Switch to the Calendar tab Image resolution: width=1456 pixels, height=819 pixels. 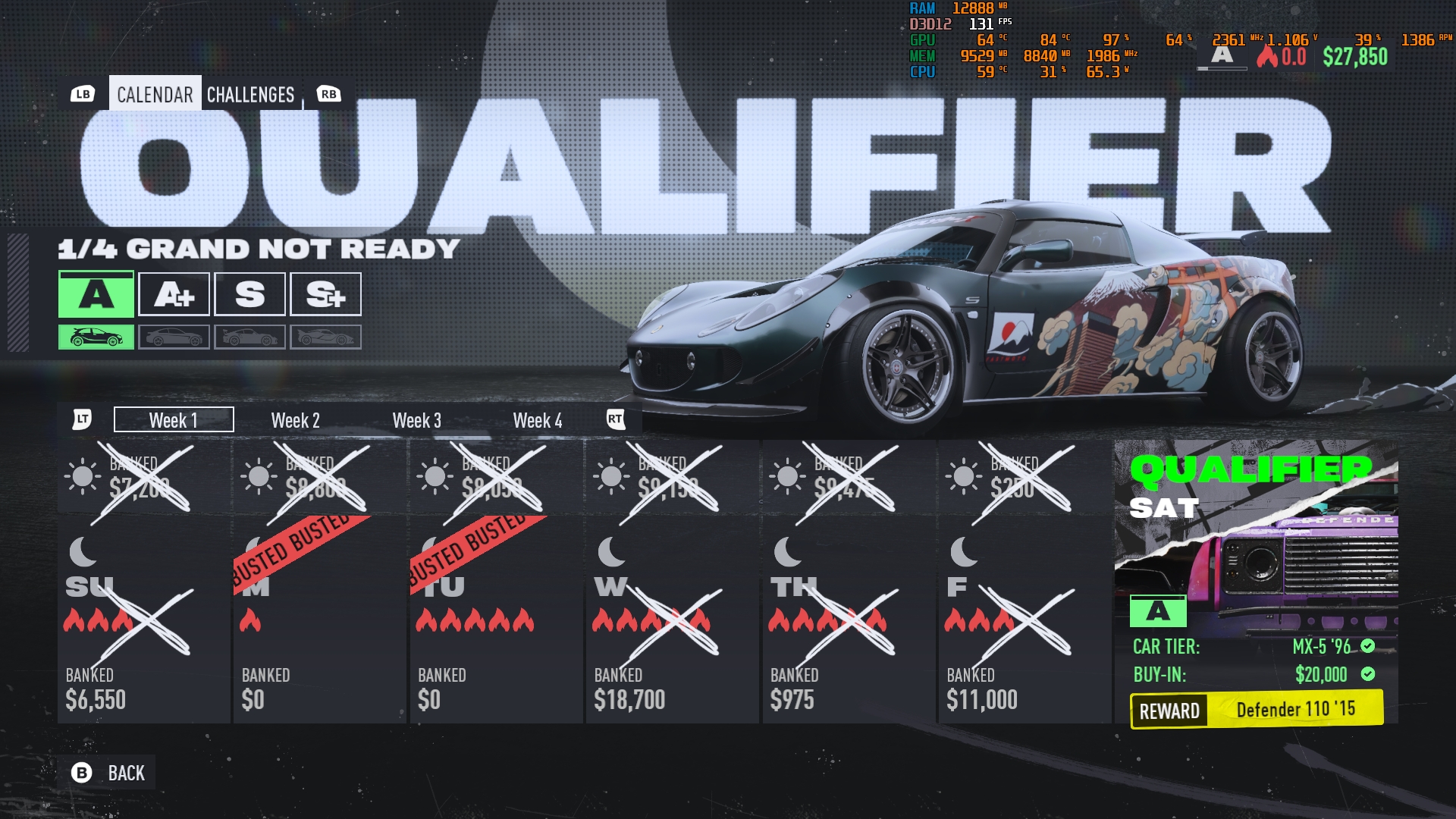[x=155, y=94]
